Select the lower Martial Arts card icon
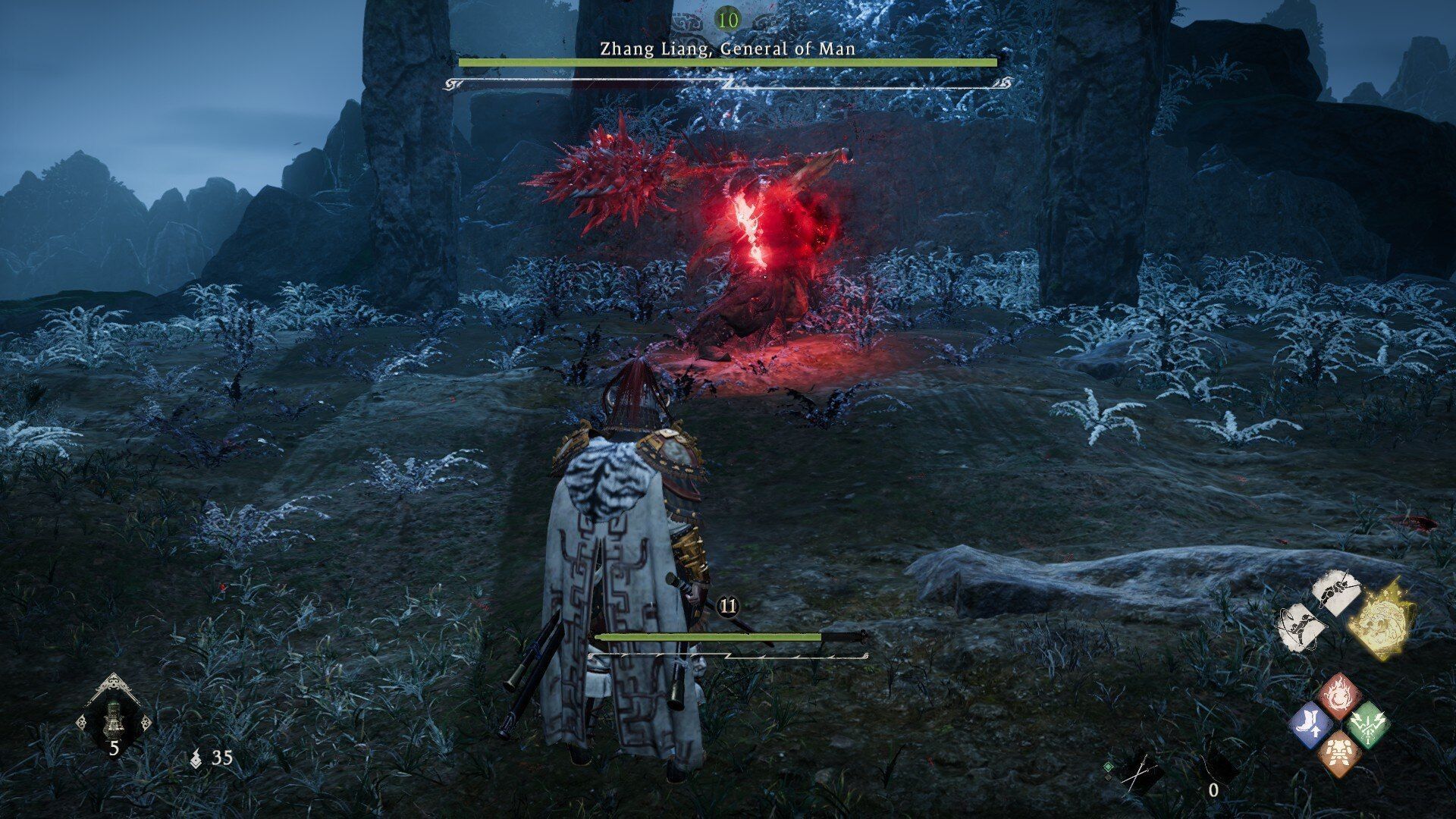The width and height of the screenshot is (1456, 819). tap(1304, 628)
